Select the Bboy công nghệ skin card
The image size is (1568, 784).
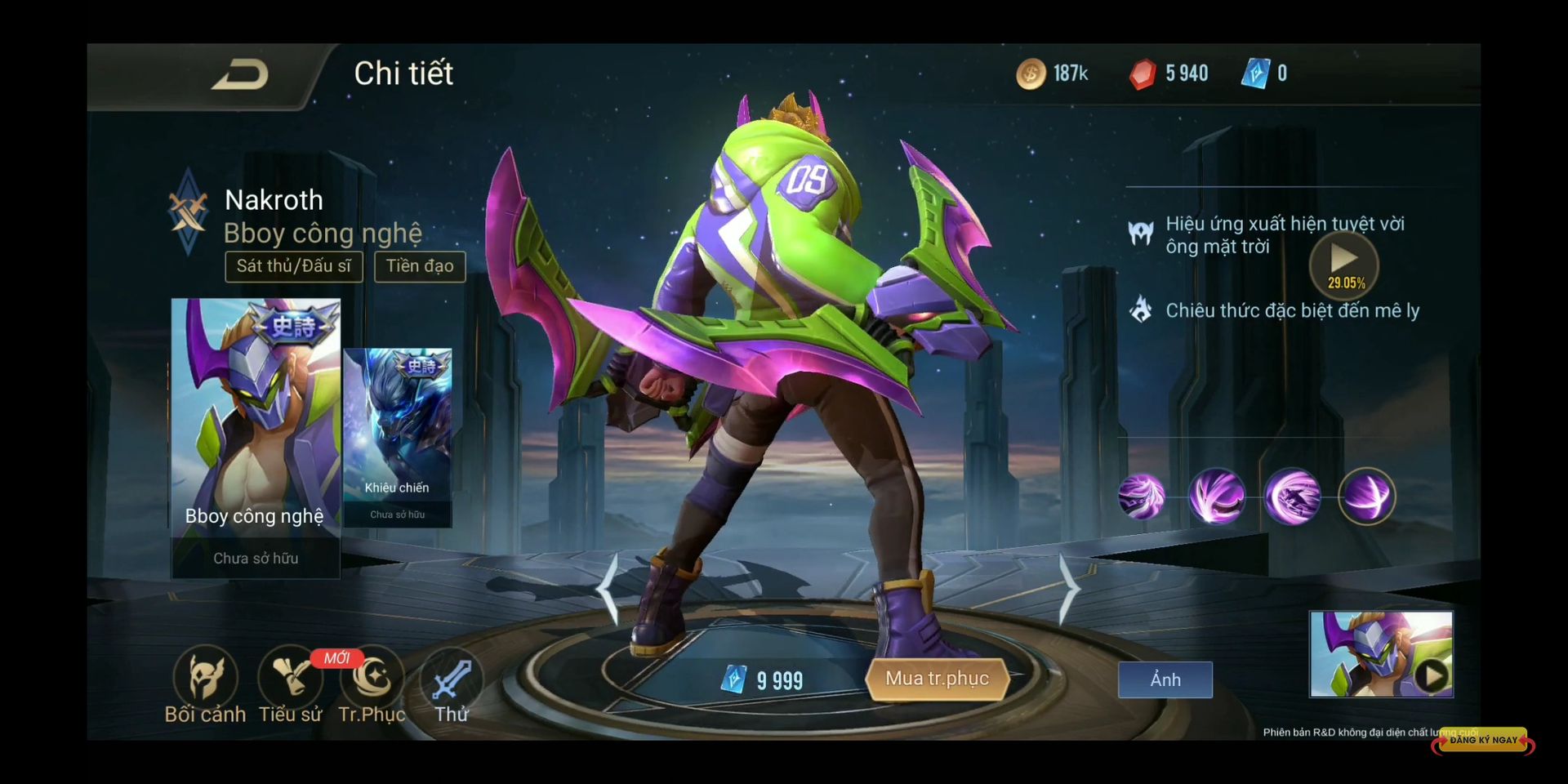coord(256,437)
